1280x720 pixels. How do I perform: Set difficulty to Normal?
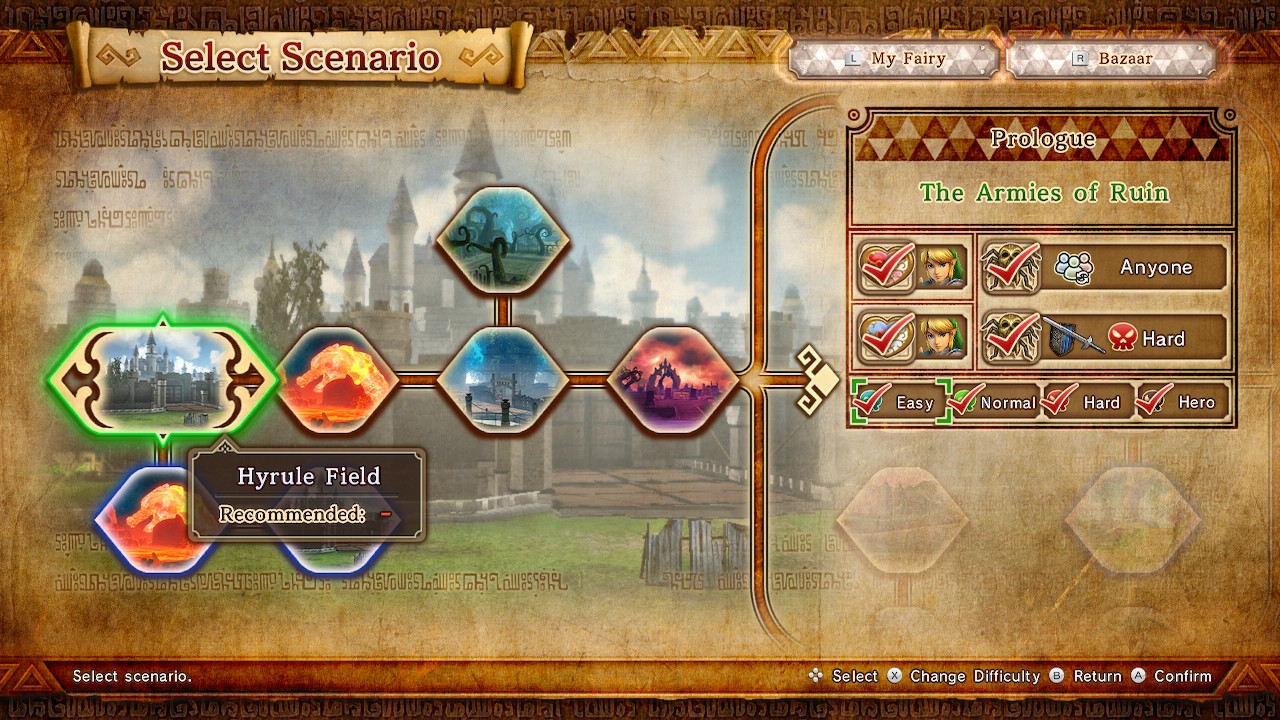pos(993,402)
